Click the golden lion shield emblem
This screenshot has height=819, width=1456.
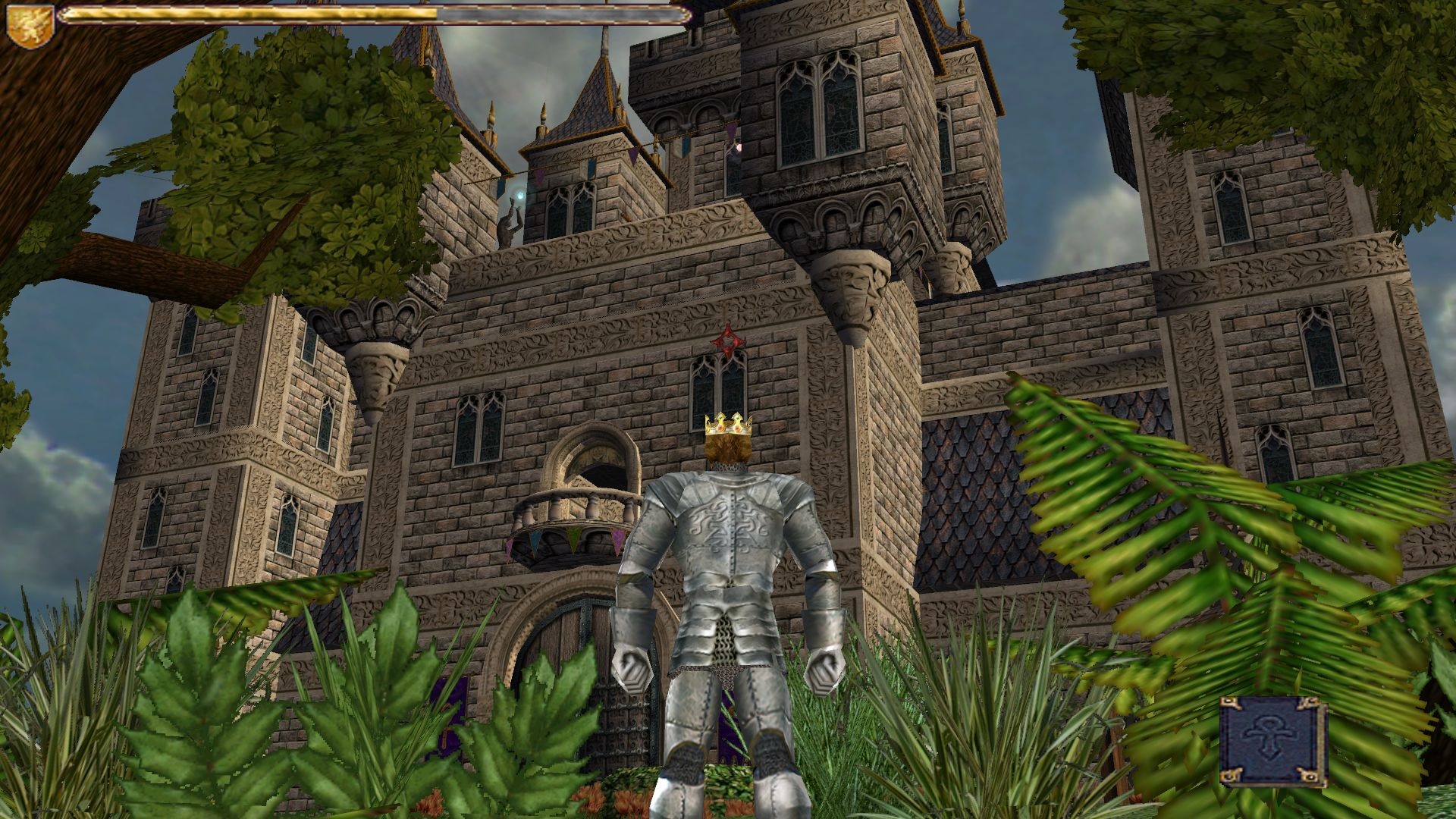coord(29,25)
